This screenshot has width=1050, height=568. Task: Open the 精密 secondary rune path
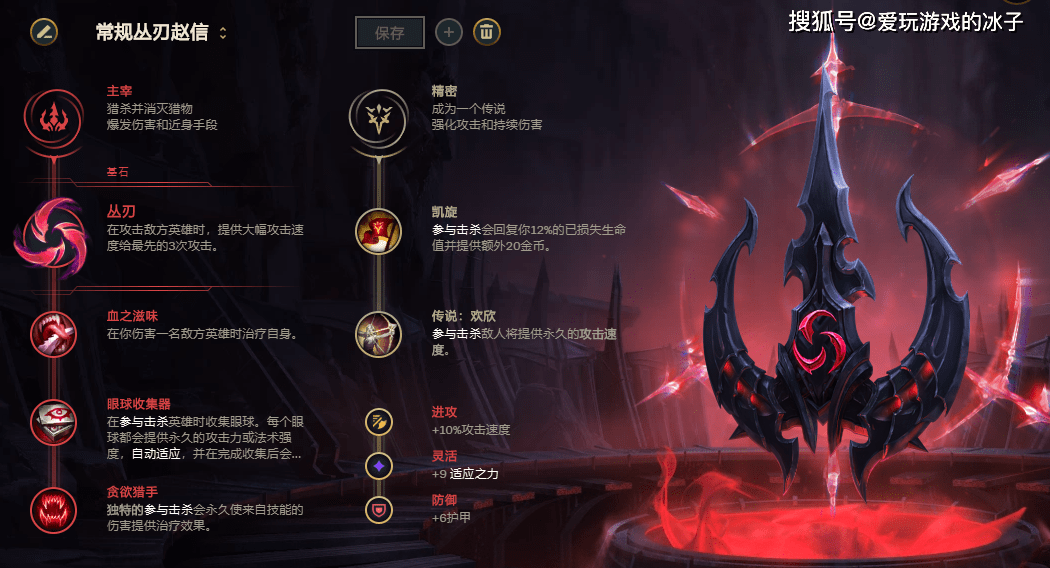pos(378,118)
